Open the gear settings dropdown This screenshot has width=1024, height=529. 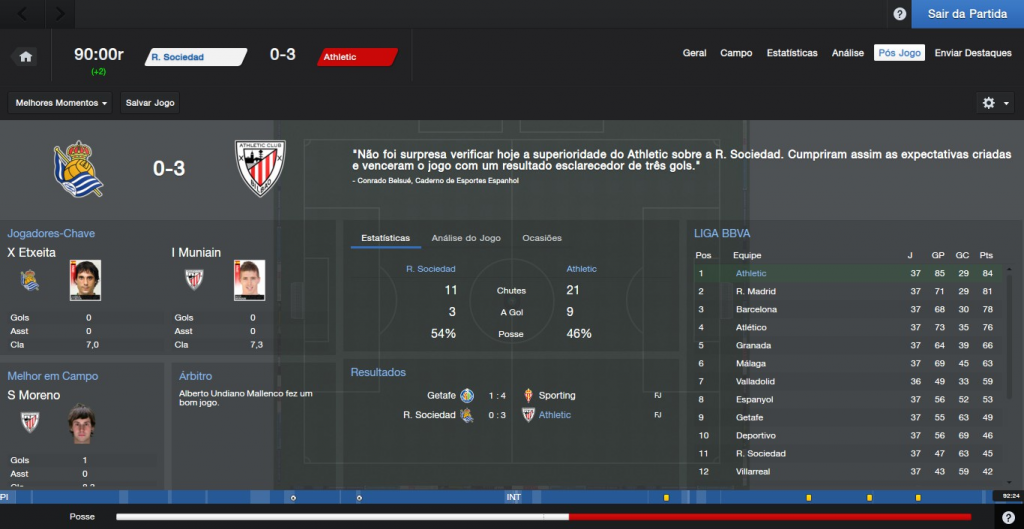[x=995, y=103]
